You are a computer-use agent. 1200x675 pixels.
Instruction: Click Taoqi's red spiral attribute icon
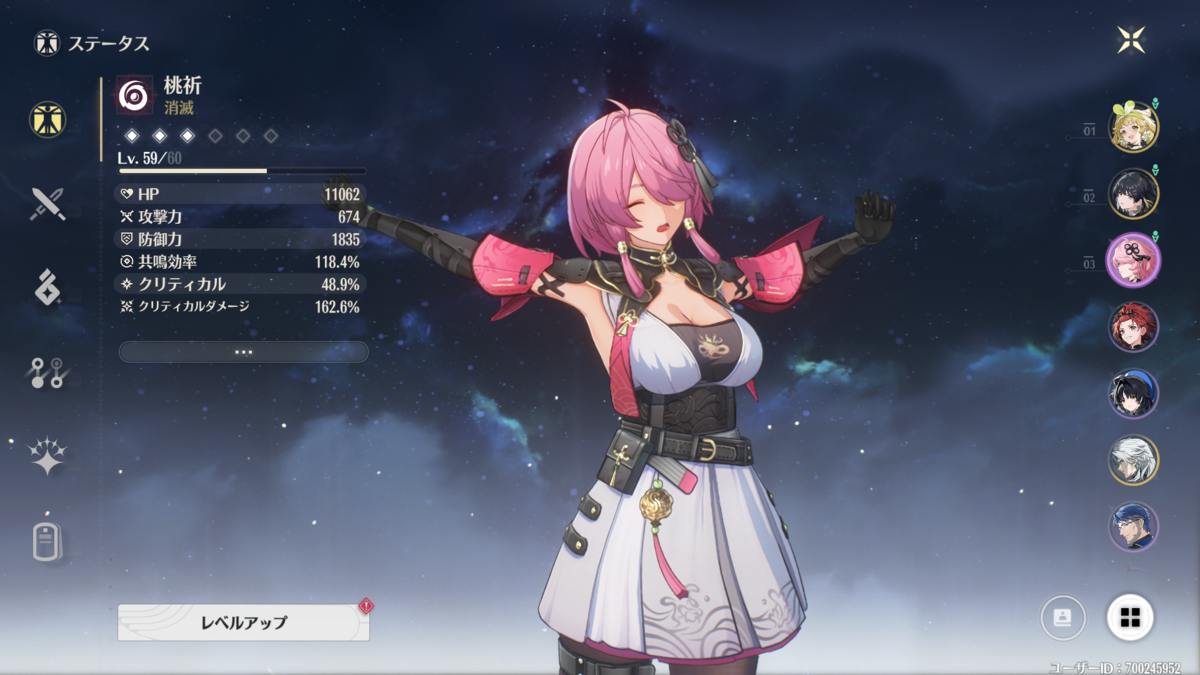click(134, 95)
